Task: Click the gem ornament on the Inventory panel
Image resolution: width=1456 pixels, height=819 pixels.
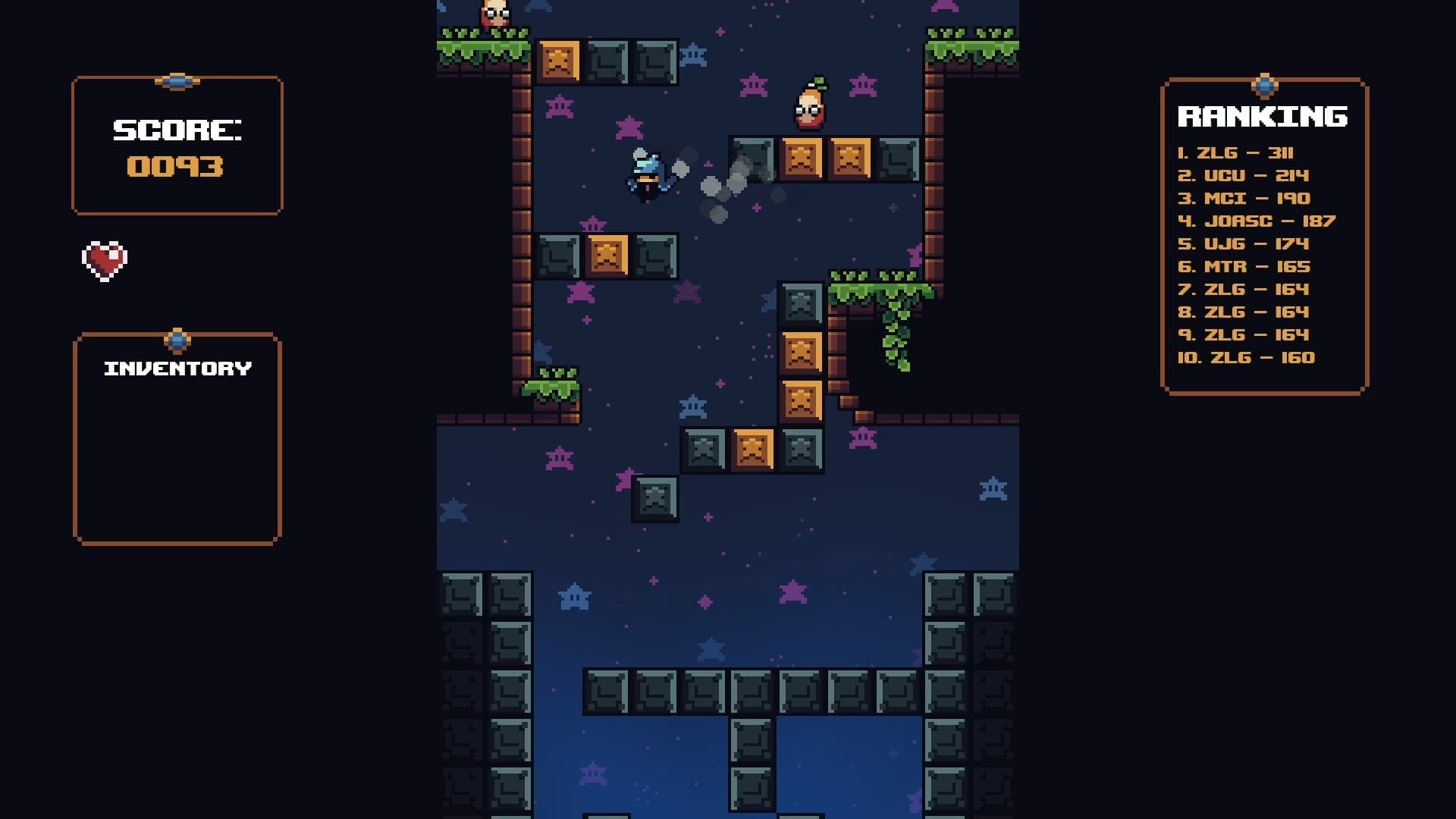Action: [177, 340]
